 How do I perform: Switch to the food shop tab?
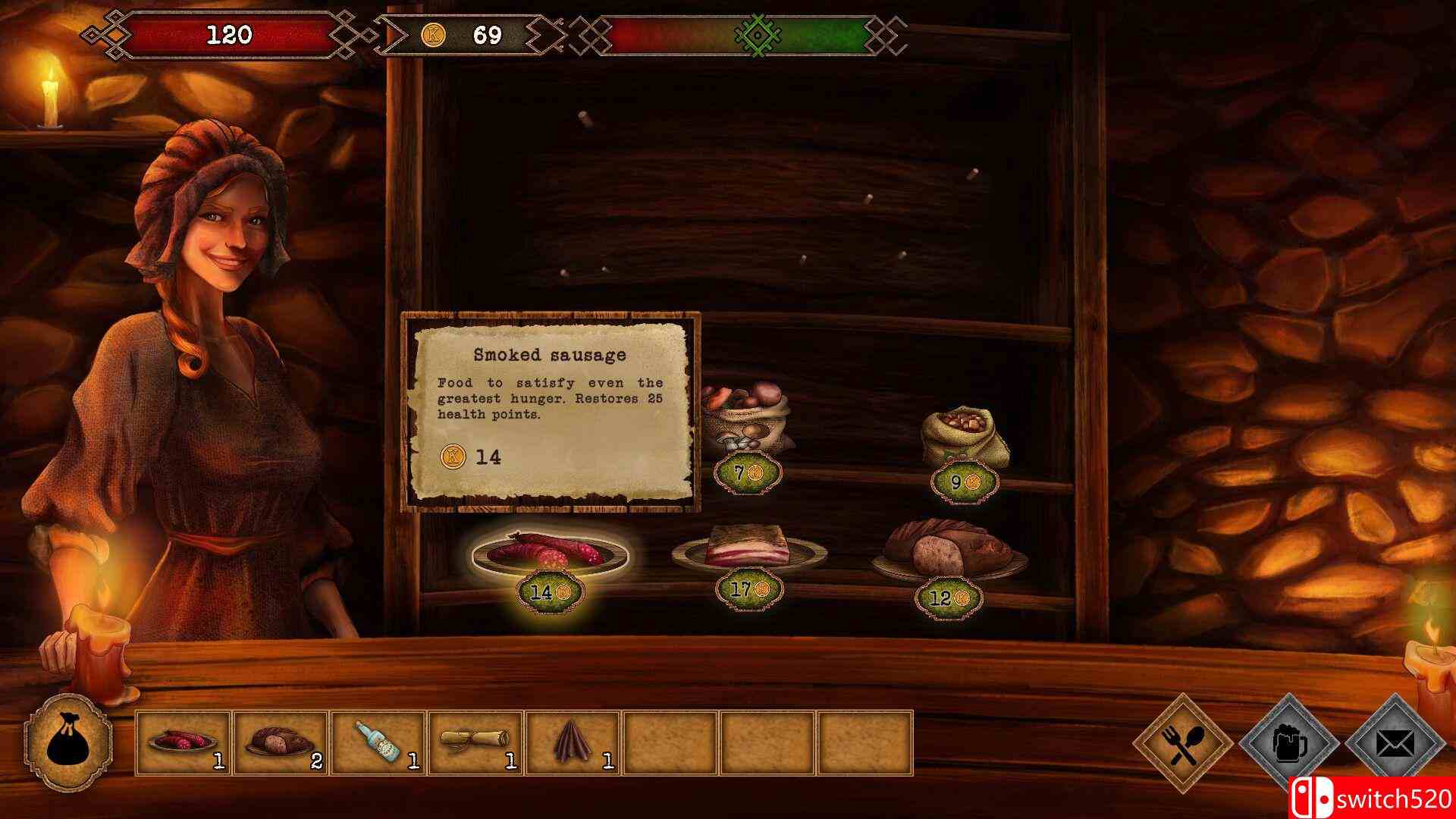tap(1182, 743)
